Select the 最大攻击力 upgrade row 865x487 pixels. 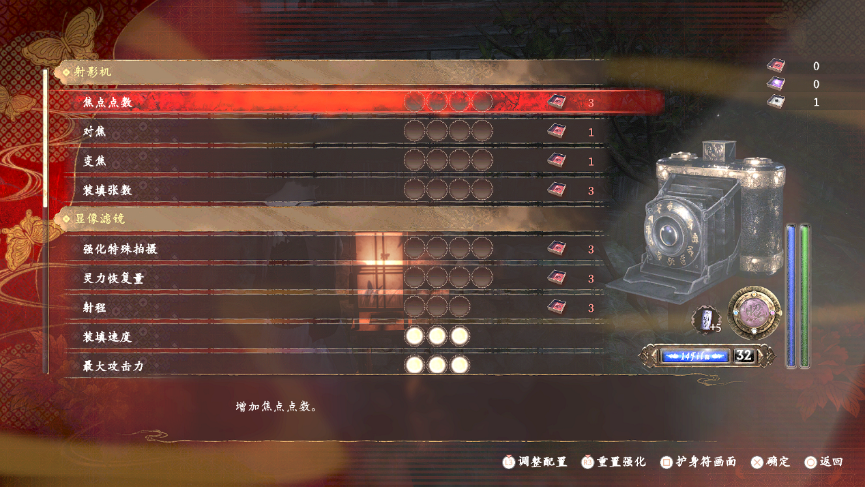114,366
